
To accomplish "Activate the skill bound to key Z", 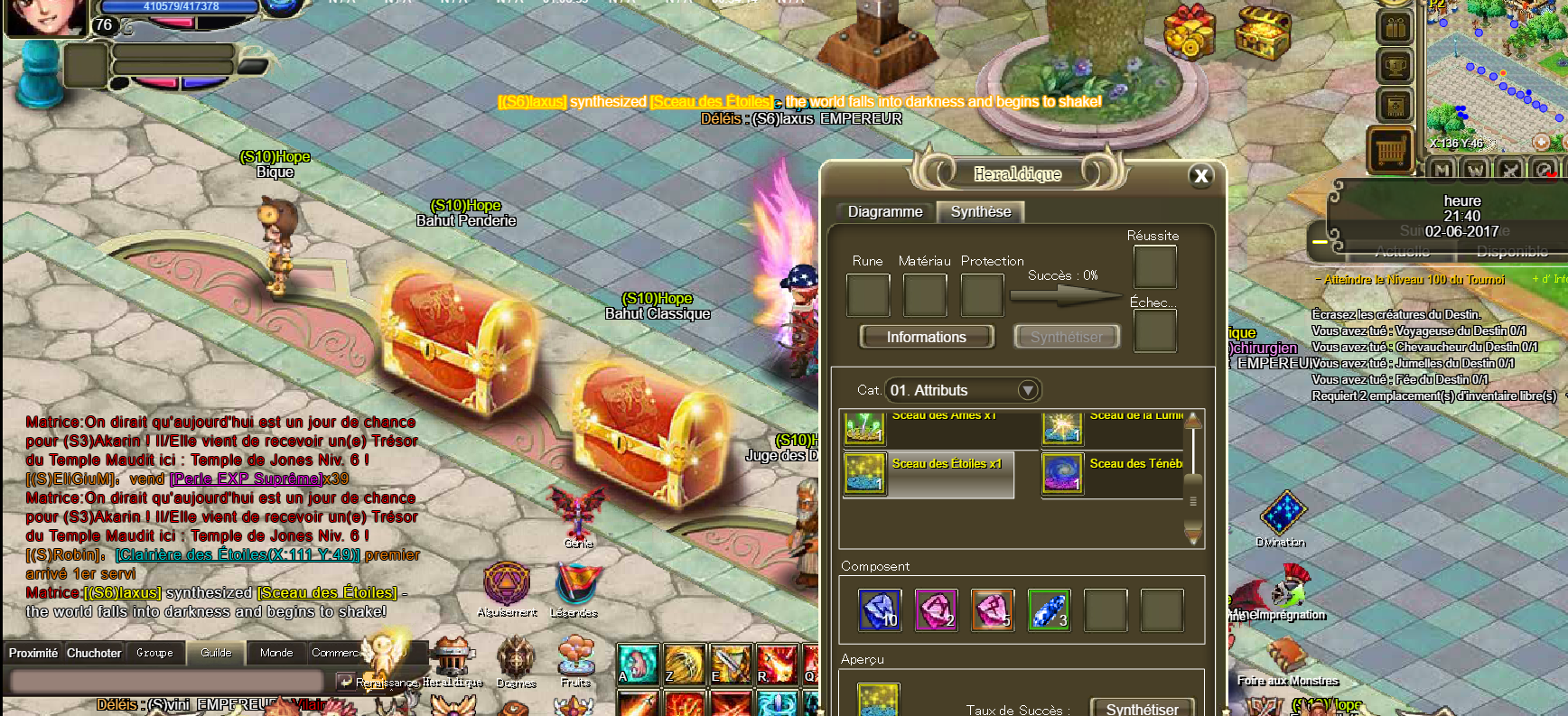I will pos(684,665).
